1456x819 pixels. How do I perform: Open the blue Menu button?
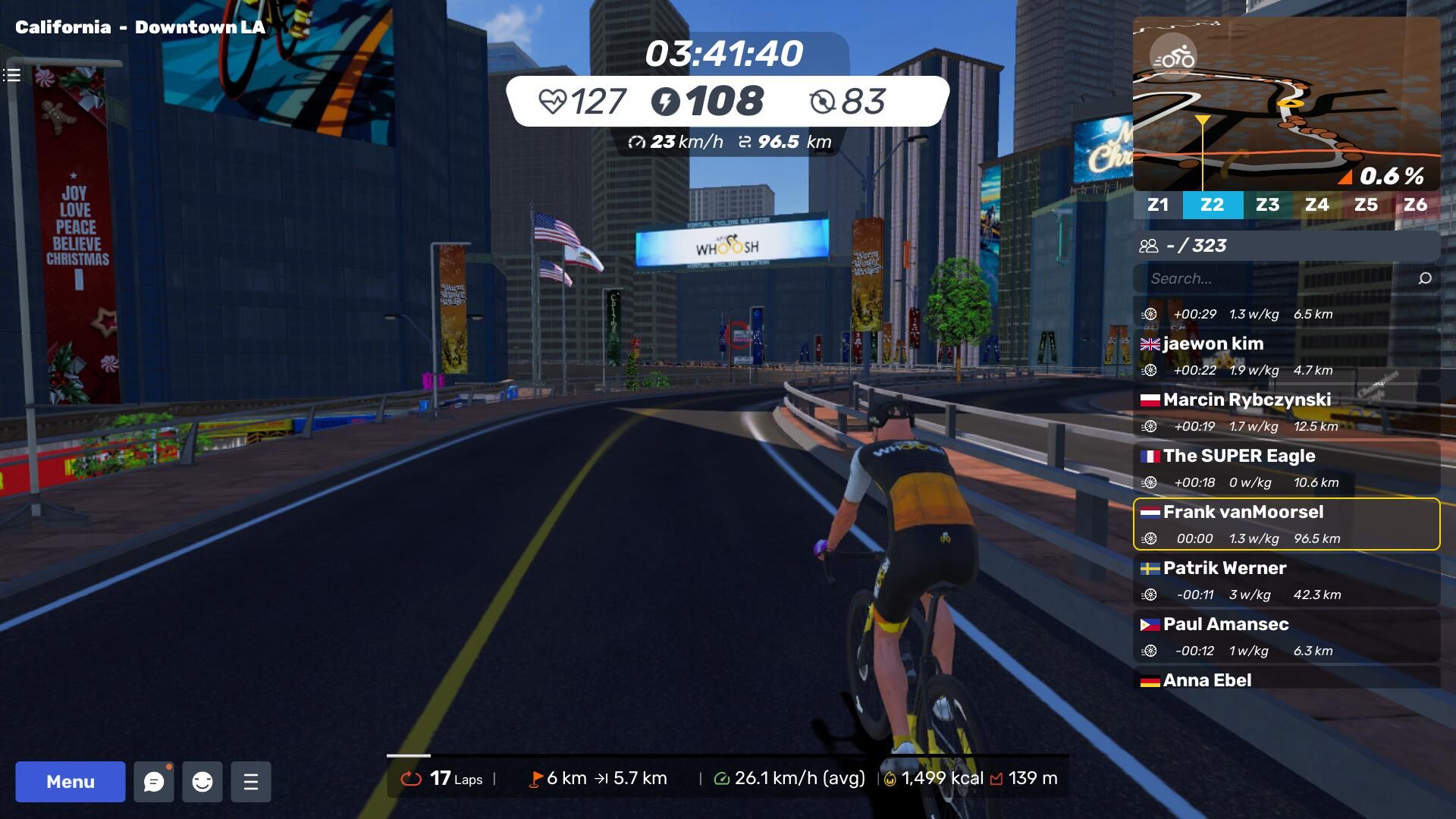(70, 782)
